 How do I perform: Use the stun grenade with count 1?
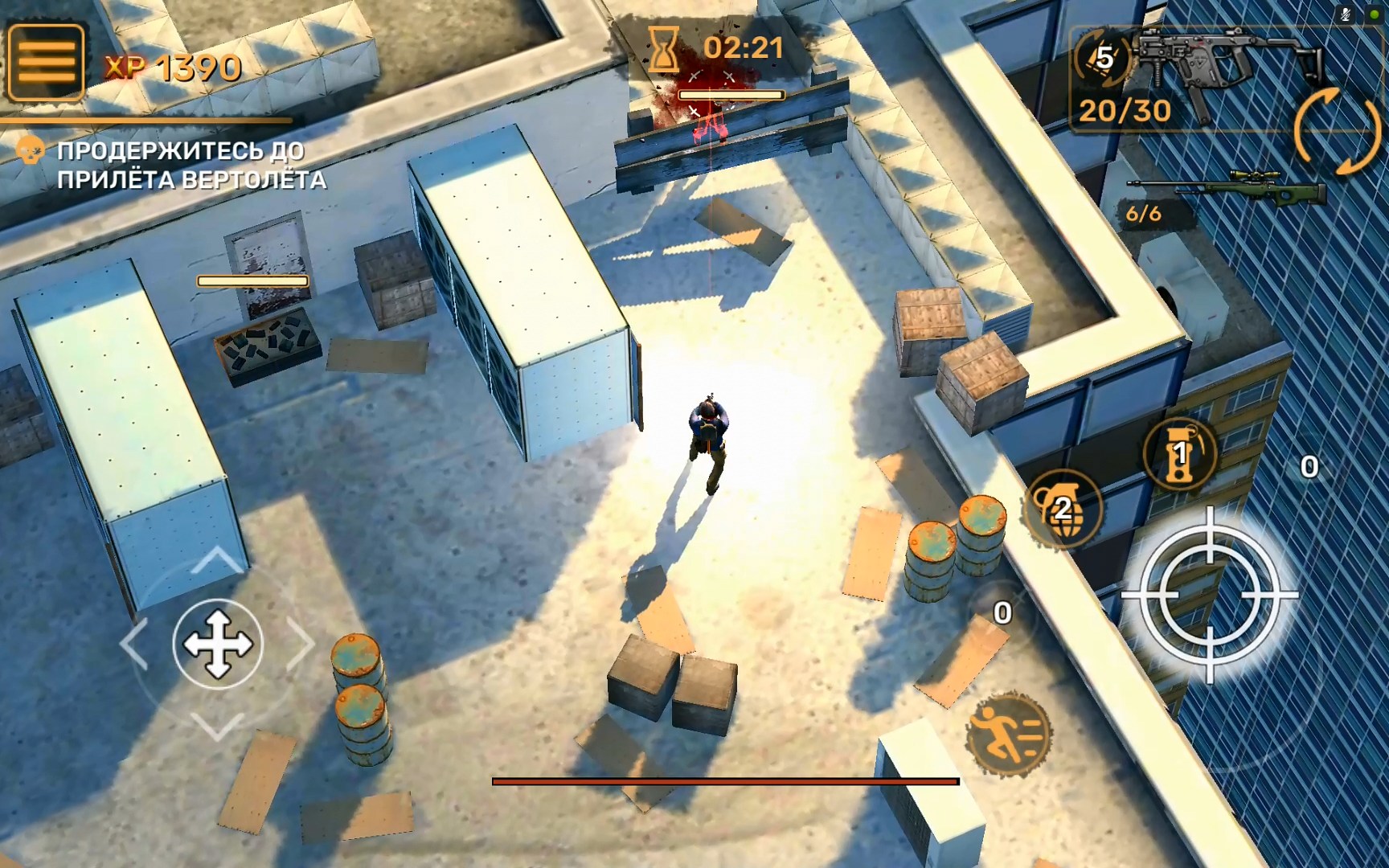(1179, 454)
